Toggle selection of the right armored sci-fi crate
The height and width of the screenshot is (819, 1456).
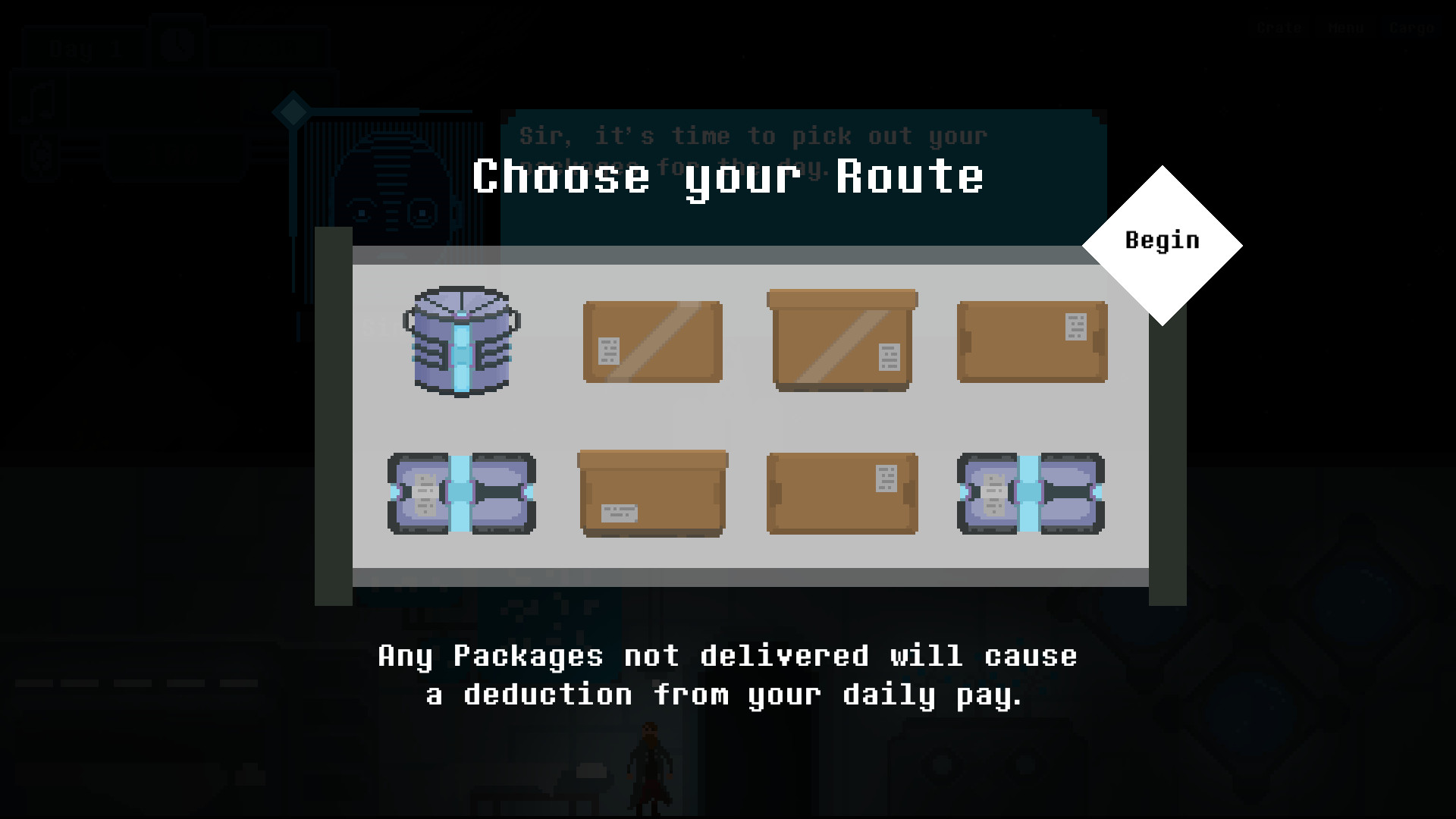click(x=1030, y=494)
